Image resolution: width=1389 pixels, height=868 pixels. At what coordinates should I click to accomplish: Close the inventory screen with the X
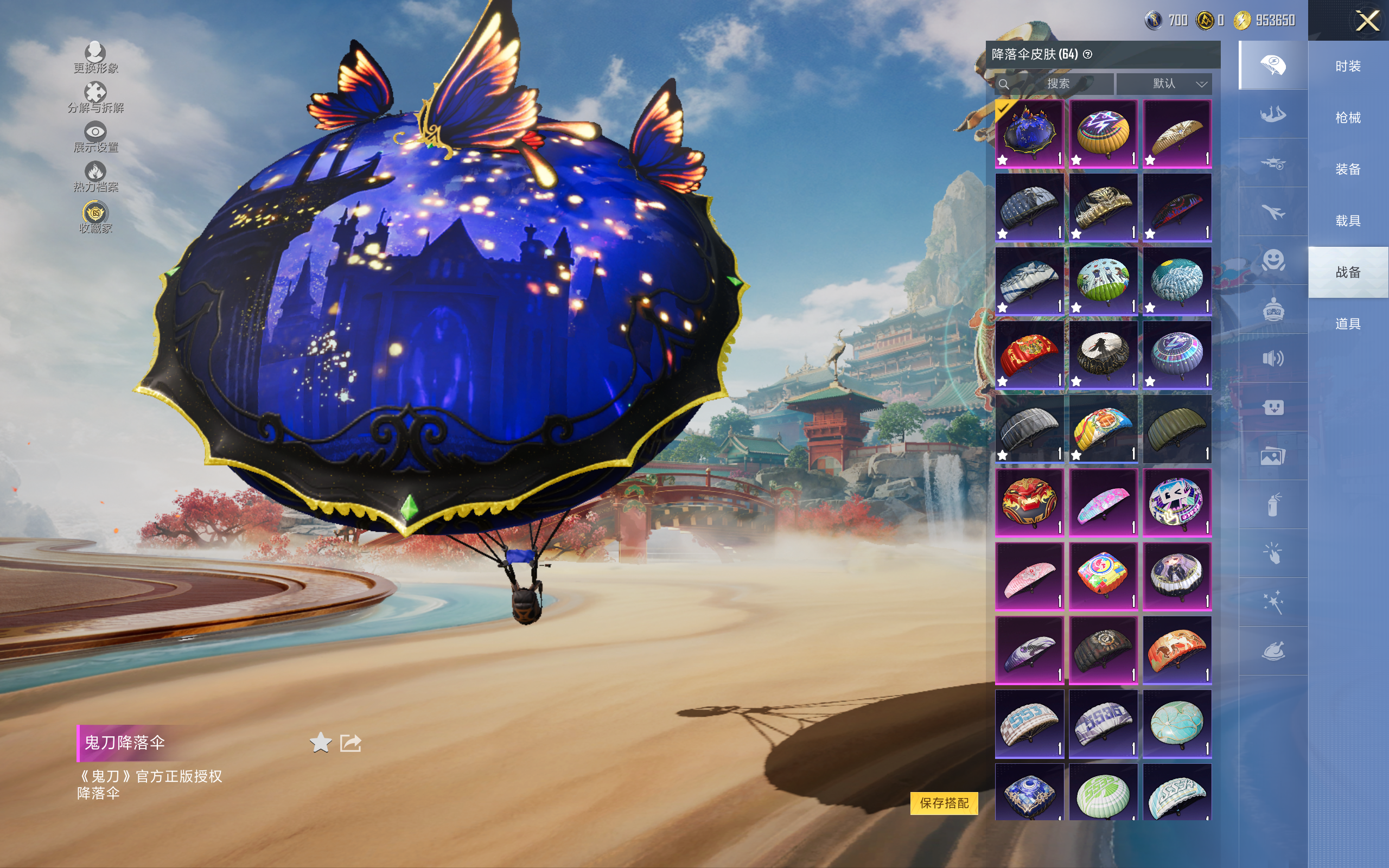(x=1367, y=21)
